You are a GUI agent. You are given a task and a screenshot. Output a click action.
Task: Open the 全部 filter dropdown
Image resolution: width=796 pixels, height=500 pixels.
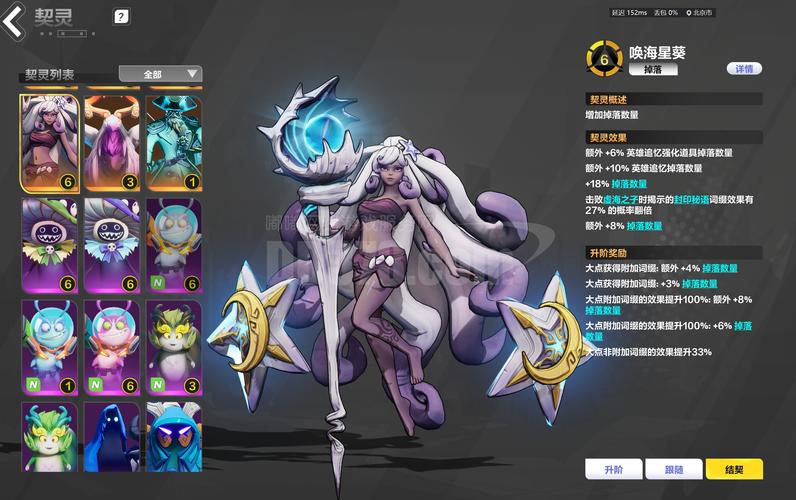[160, 74]
